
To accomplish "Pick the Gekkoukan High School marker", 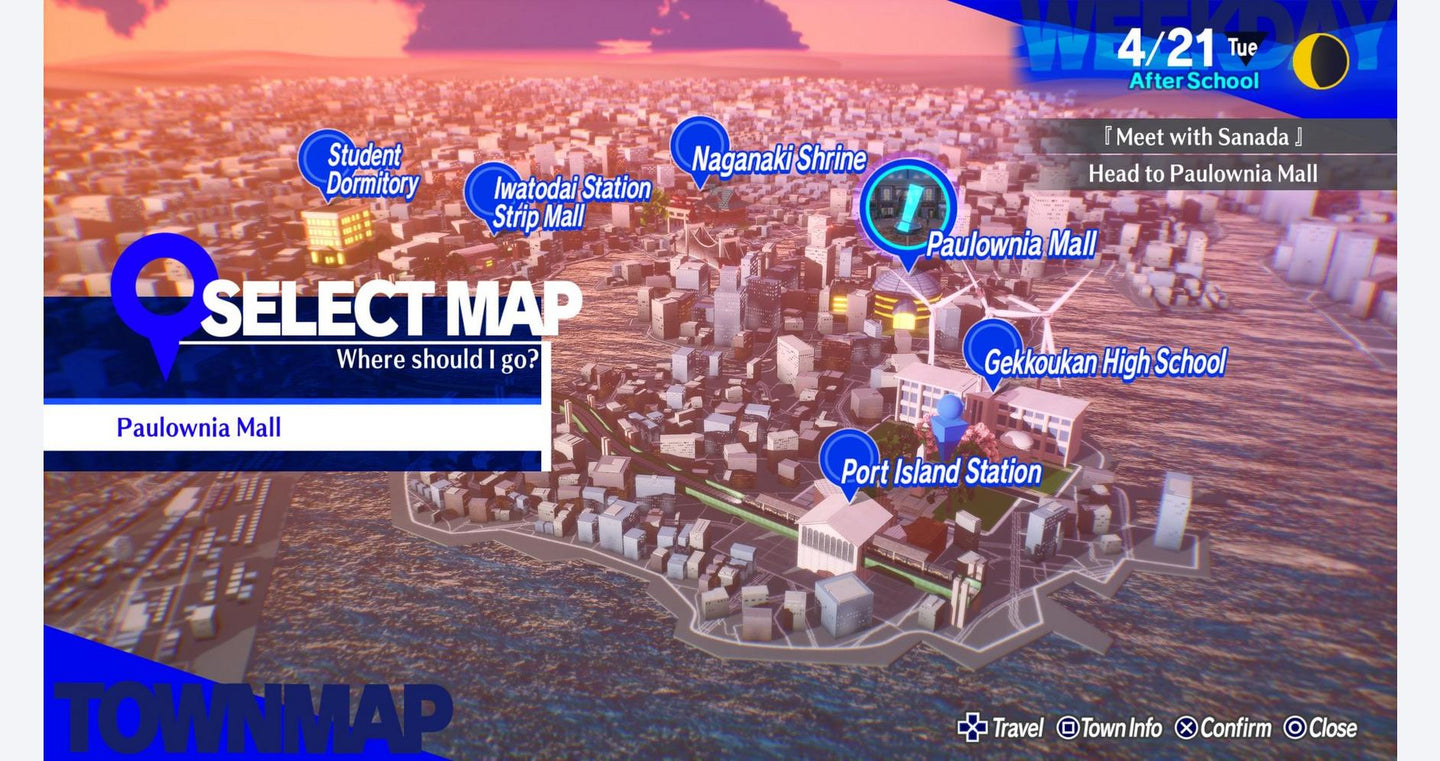I will [992, 349].
